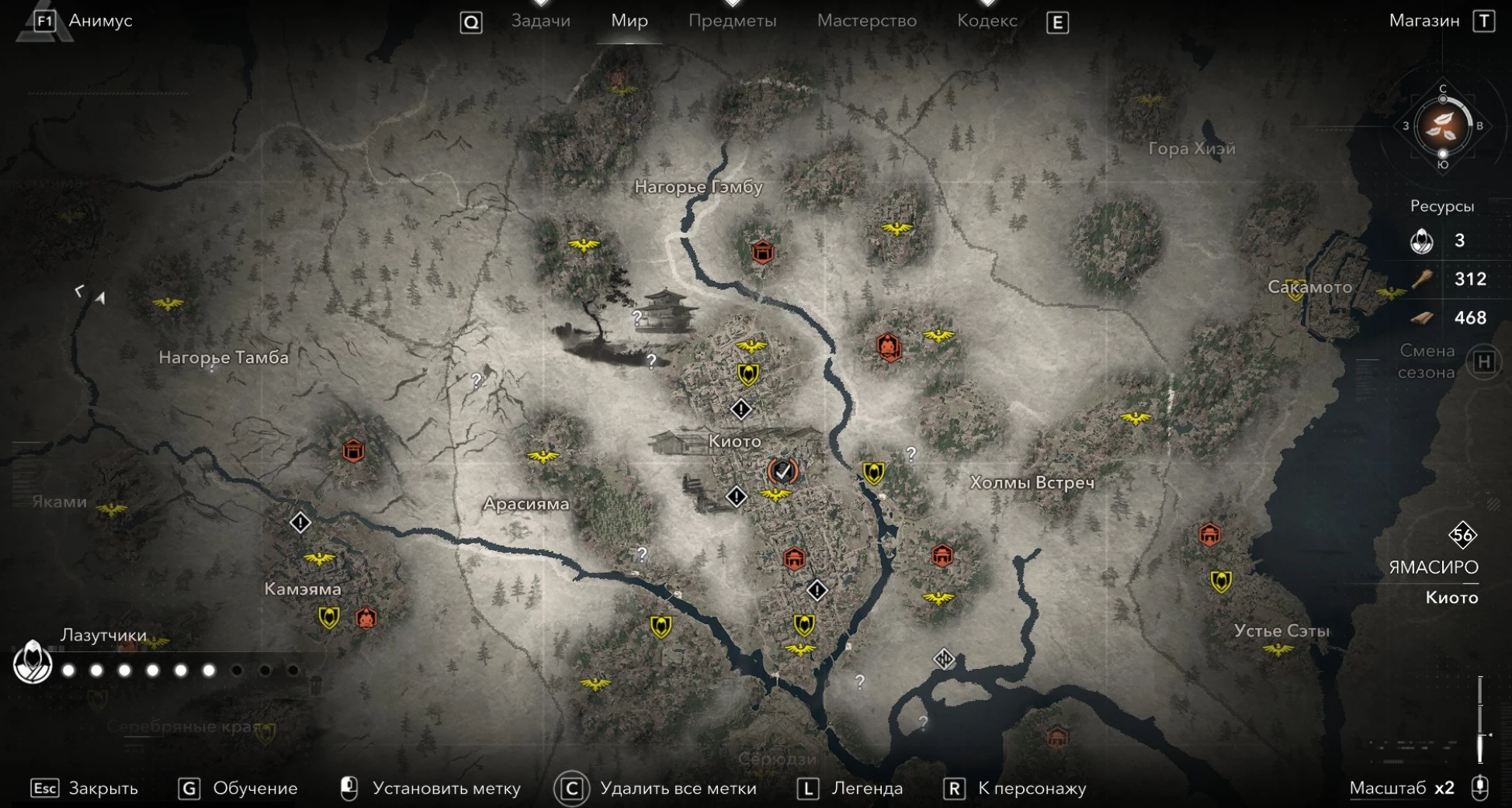Screen dimensions: 1512x808
Task: Center map with К персонажу
Action: point(1032,789)
